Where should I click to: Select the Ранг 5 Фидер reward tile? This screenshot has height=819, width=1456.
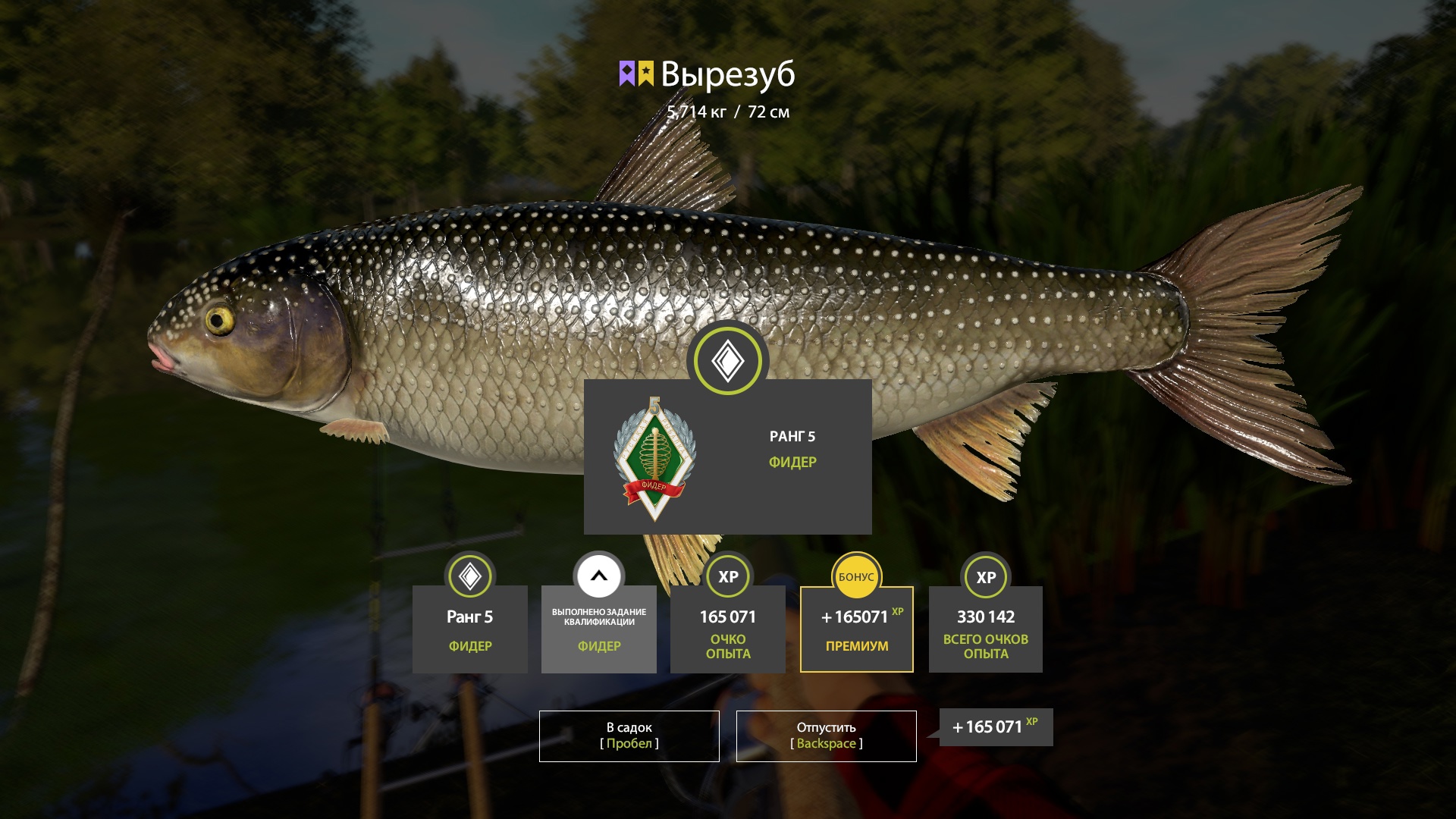pyautogui.click(x=469, y=629)
